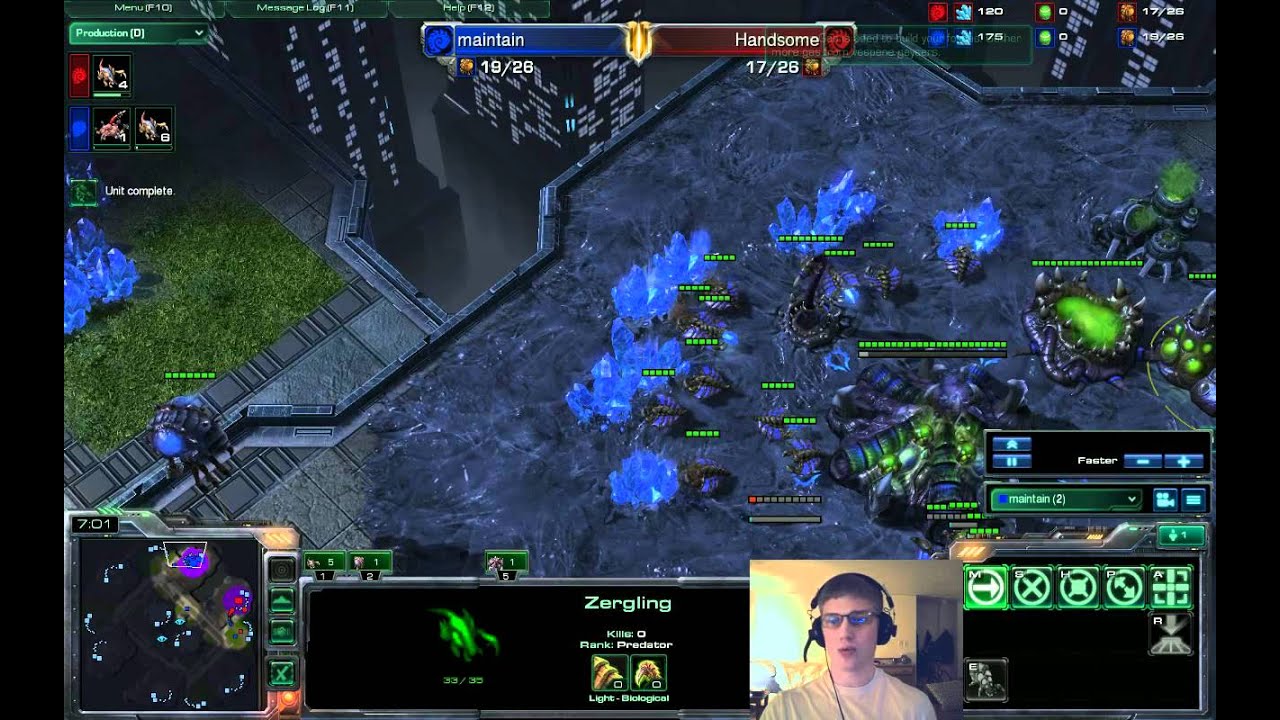
Task: Decrease replay speed with minus button
Action: point(1142,461)
